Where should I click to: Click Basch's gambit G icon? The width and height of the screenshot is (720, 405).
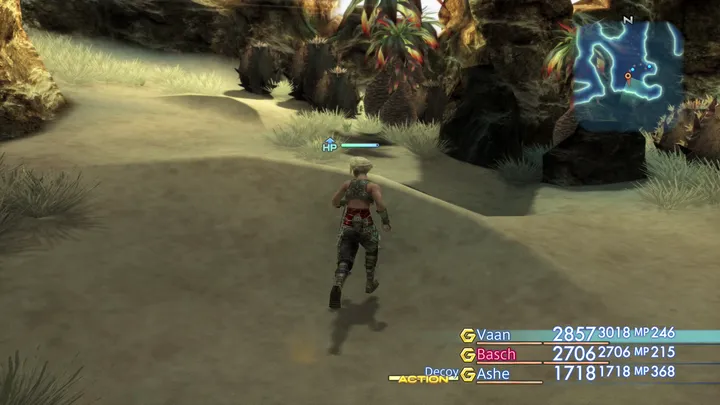point(466,354)
